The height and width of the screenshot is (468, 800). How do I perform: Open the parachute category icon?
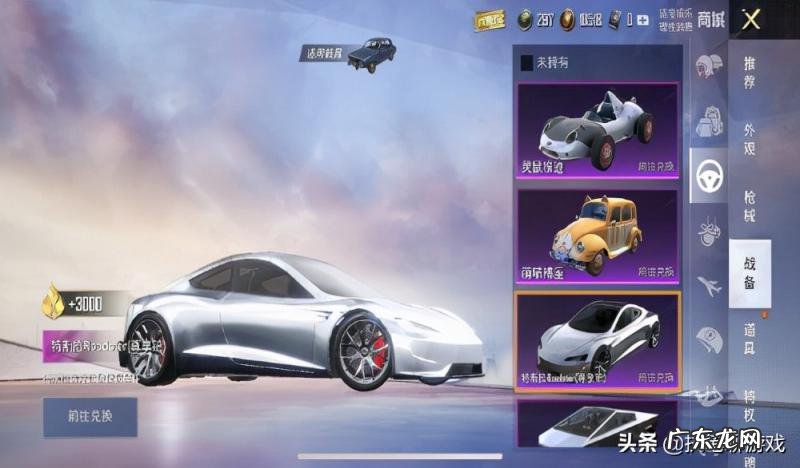pyautogui.click(x=709, y=232)
